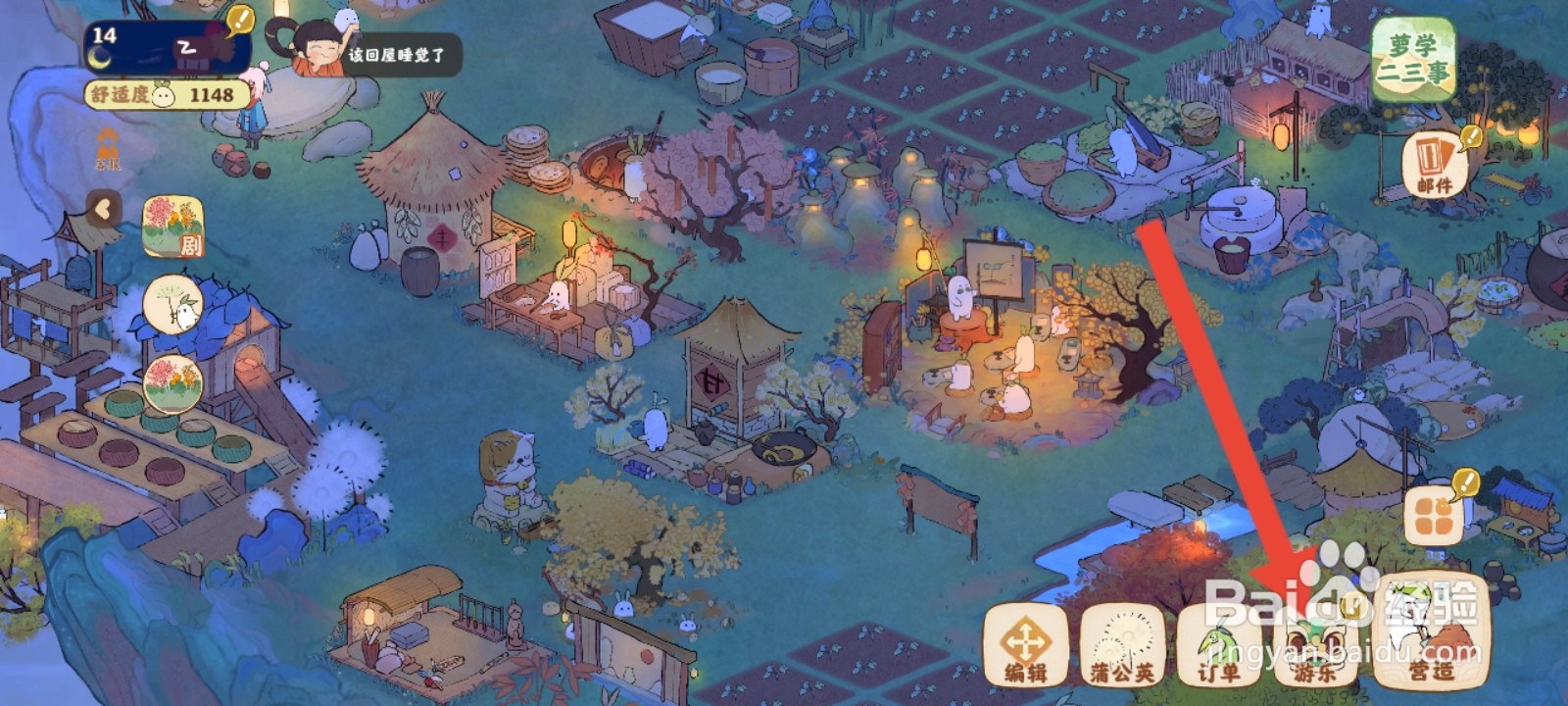
Task: Click the night clock day panel
Action: (167, 47)
